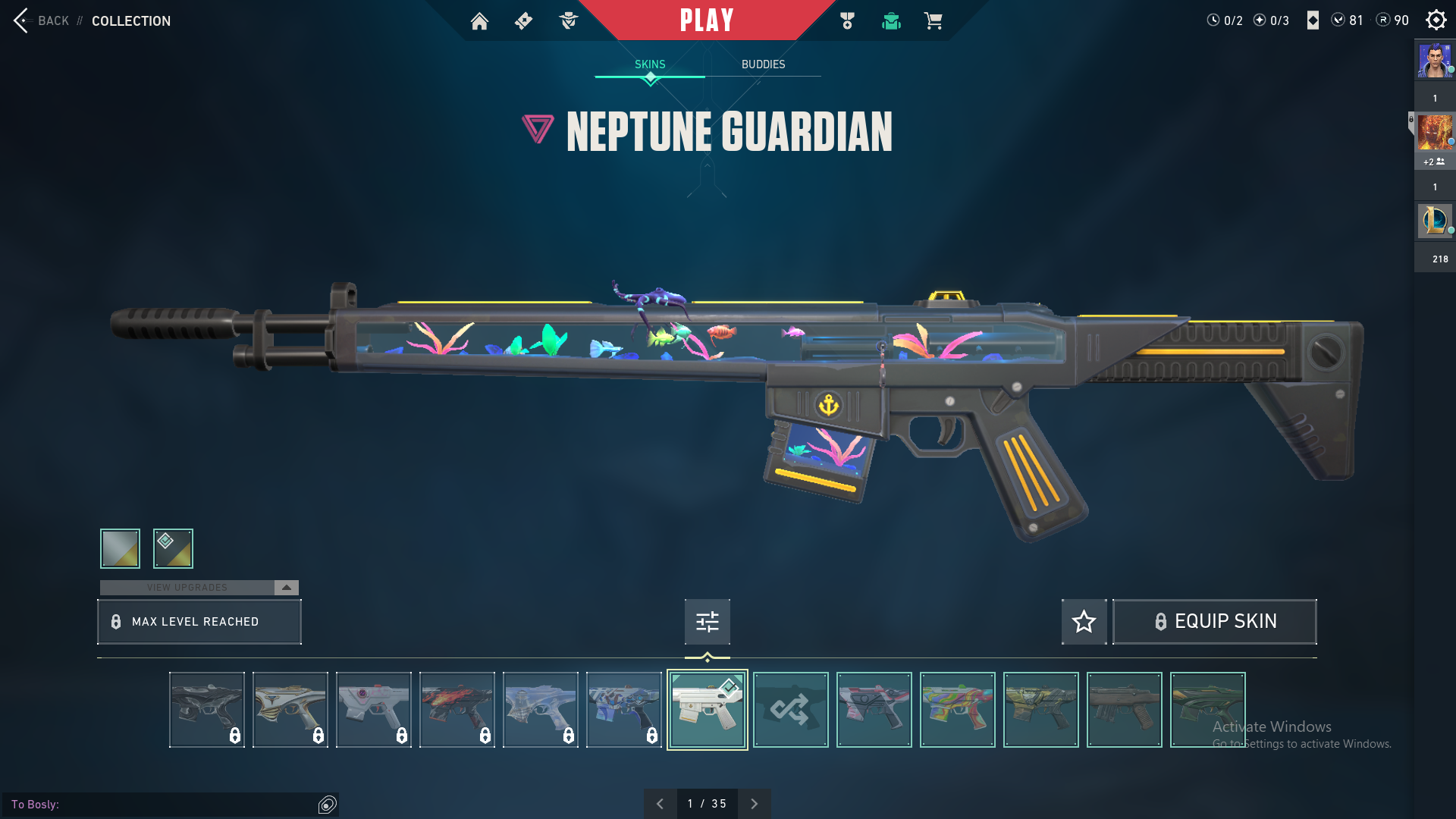Open the agents page icon

pyautogui.click(x=568, y=21)
